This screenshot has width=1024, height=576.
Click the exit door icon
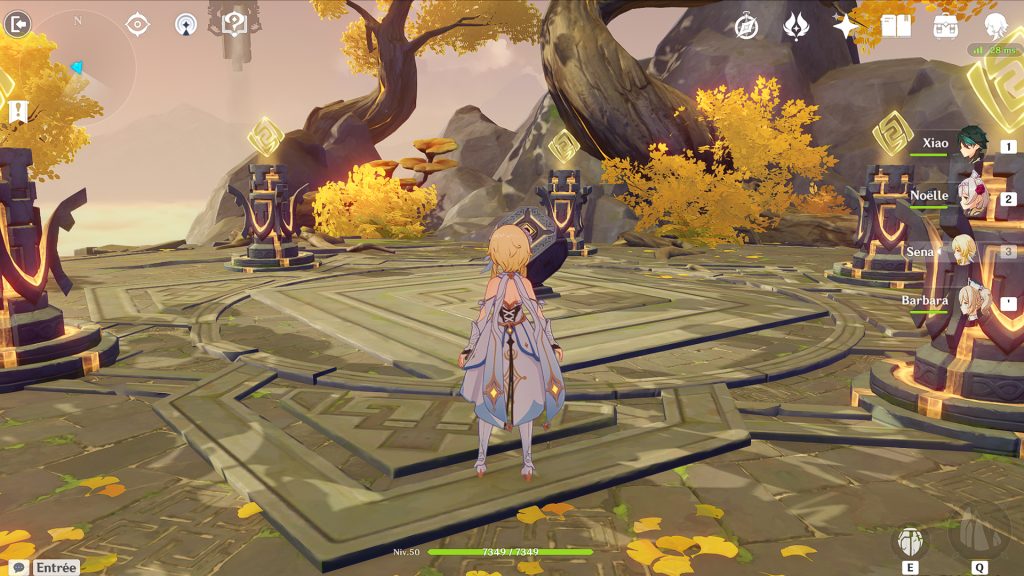pyautogui.click(x=17, y=24)
